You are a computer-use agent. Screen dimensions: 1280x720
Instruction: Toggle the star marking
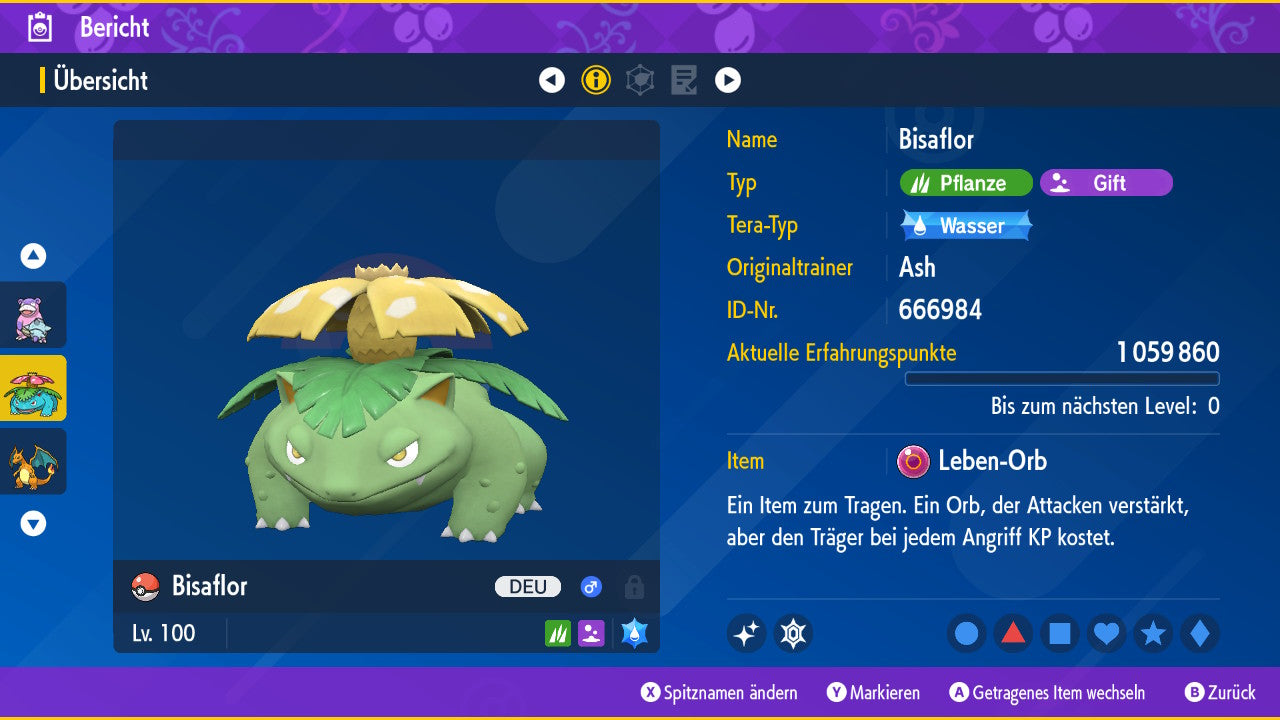pos(1153,633)
